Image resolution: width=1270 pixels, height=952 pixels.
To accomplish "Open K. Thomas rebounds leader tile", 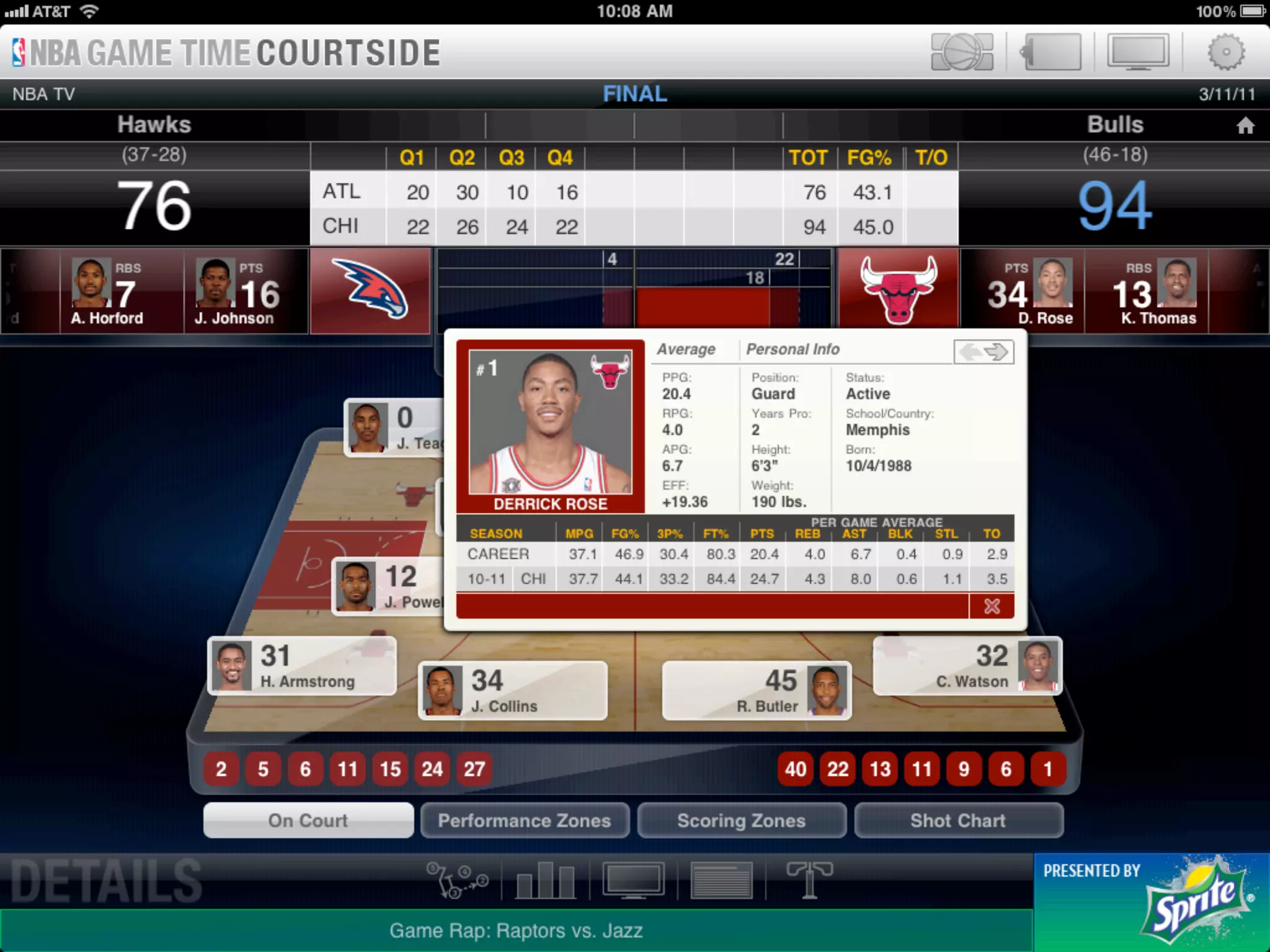I will click(1146, 291).
